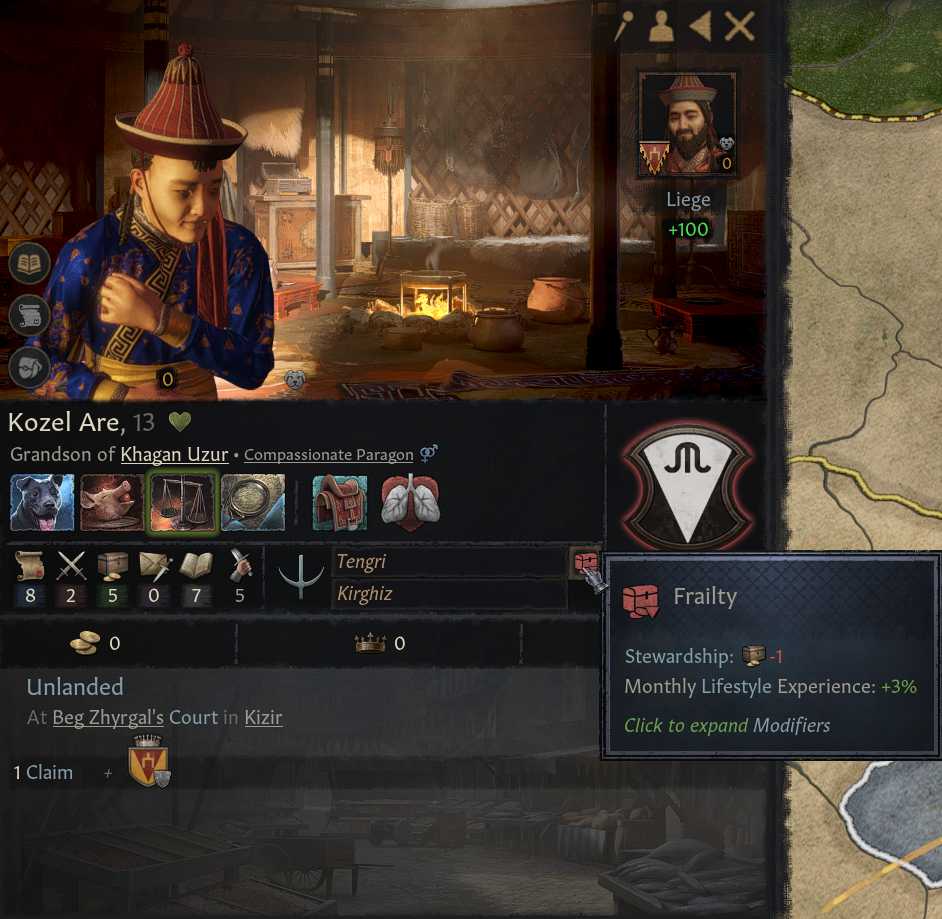Close the character window with the X

[x=739, y=26]
